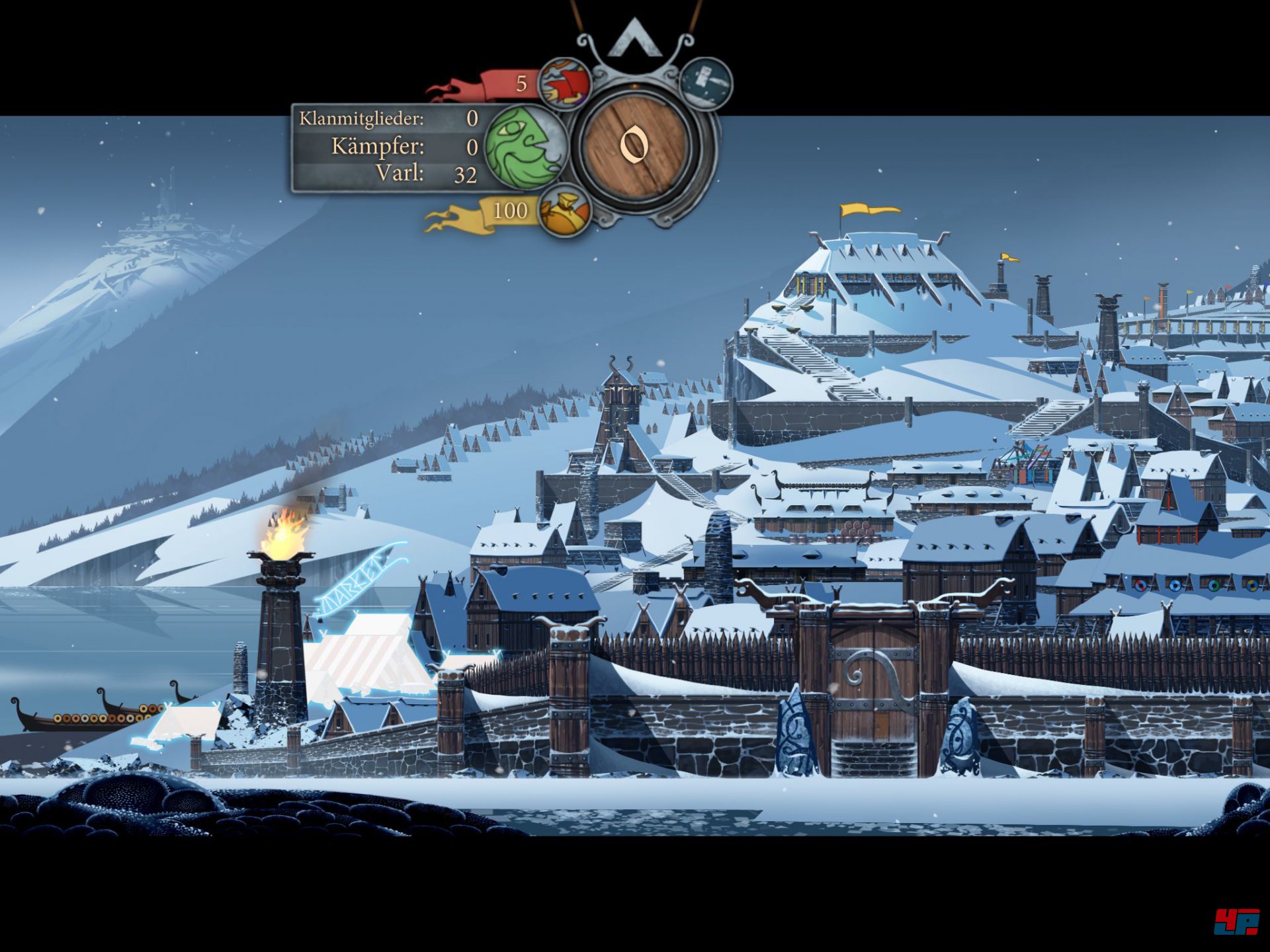
Task: Select the green face morale icon
Action: [525, 147]
